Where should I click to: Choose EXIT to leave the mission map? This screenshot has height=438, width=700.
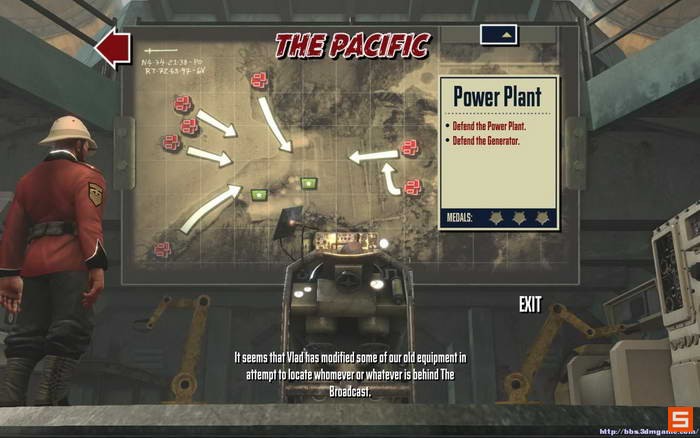click(x=530, y=304)
